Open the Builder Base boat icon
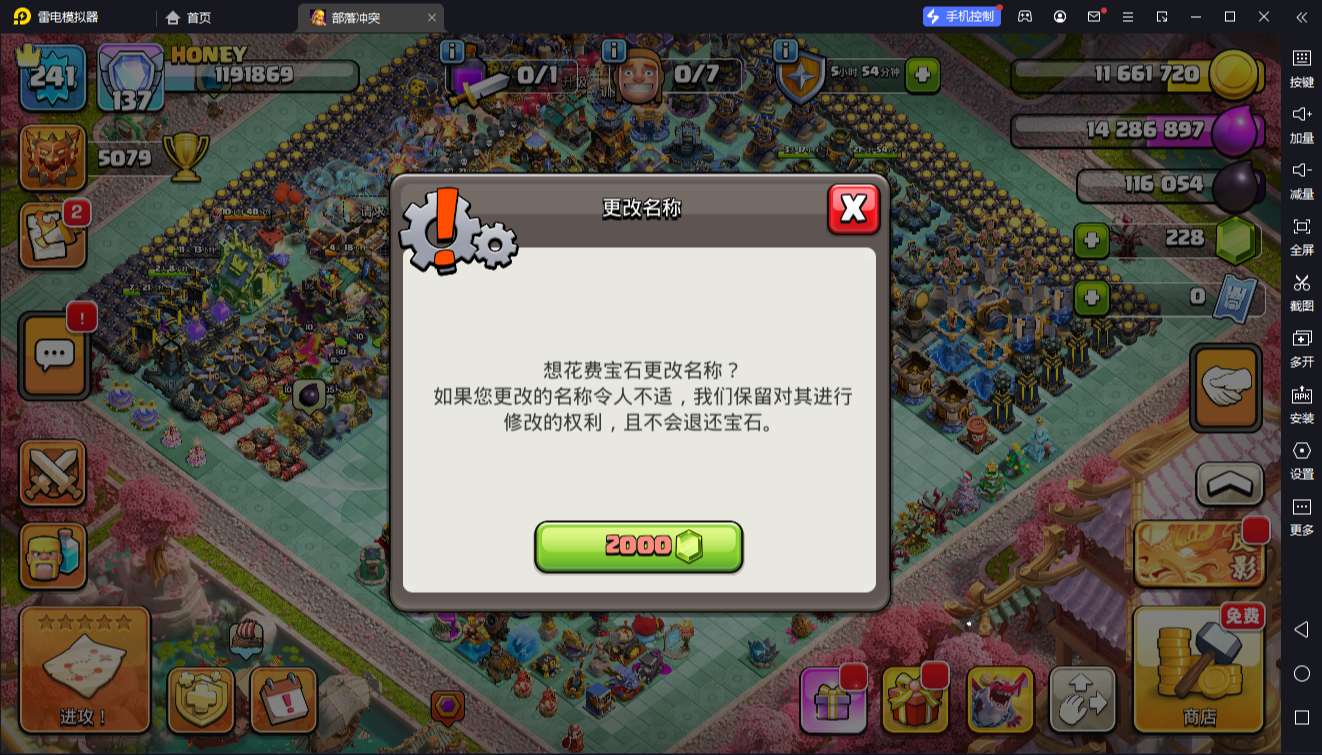This screenshot has width=1322, height=755. coord(246,637)
